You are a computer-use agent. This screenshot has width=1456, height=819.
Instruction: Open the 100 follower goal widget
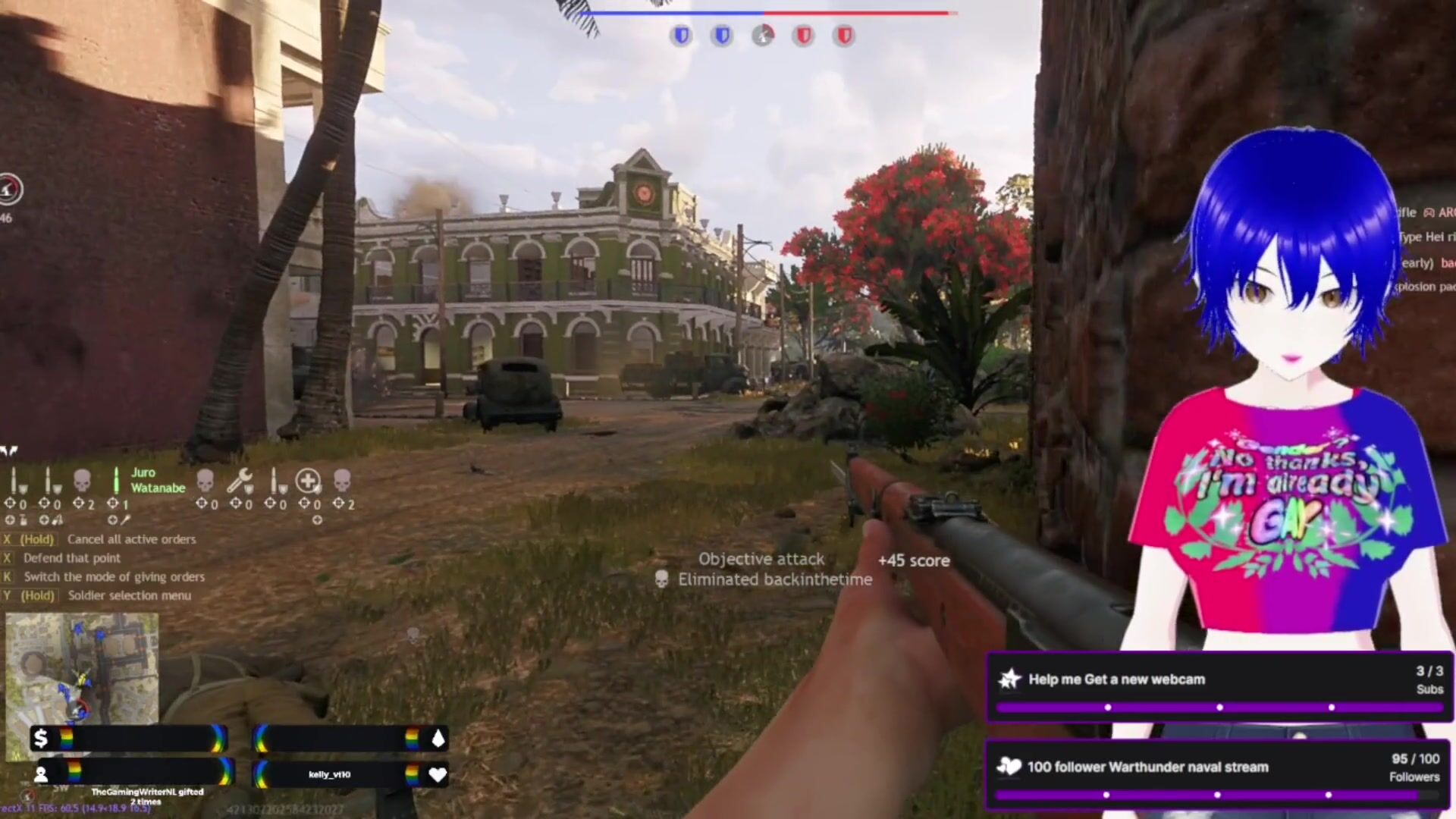click(x=1219, y=774)
